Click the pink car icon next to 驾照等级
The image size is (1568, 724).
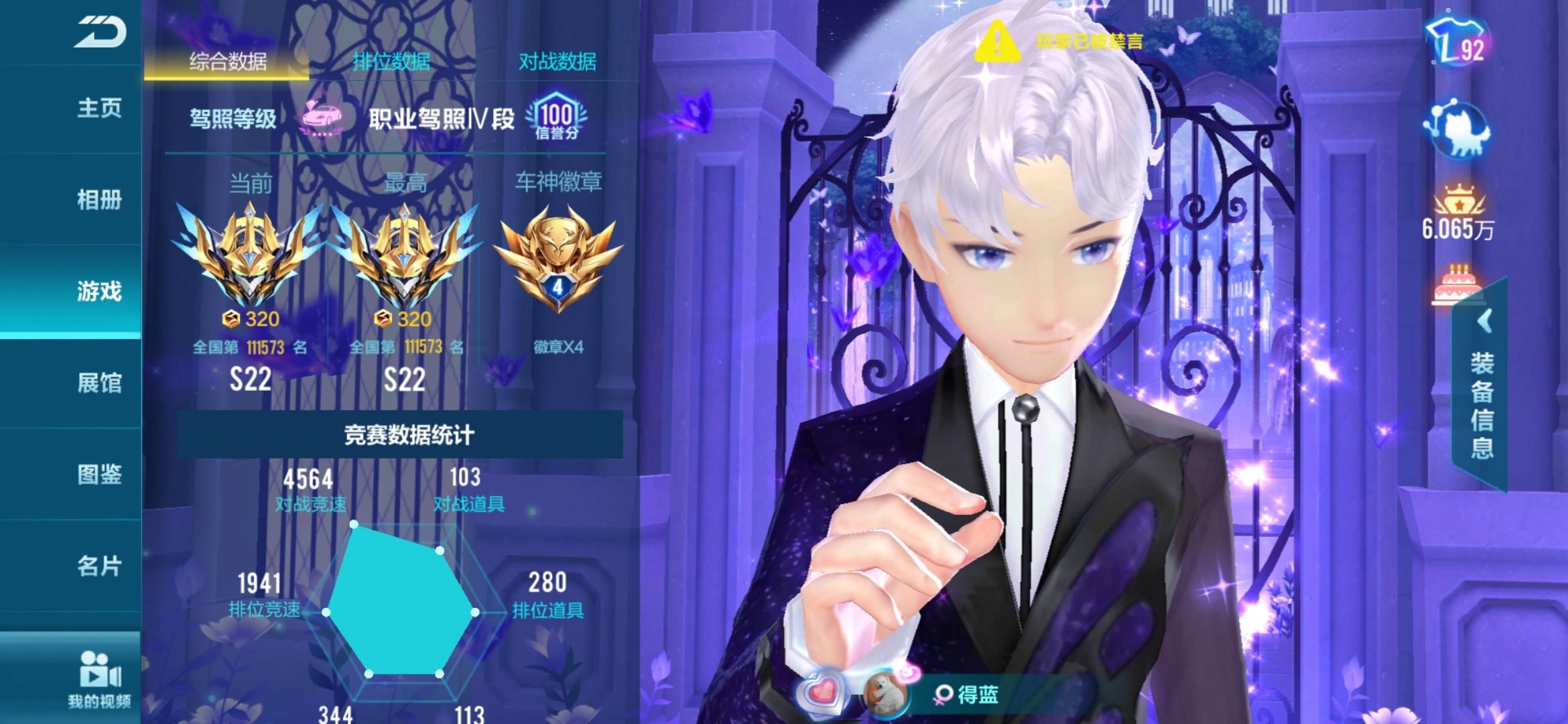pyautogui.click(x=322, y=117)
